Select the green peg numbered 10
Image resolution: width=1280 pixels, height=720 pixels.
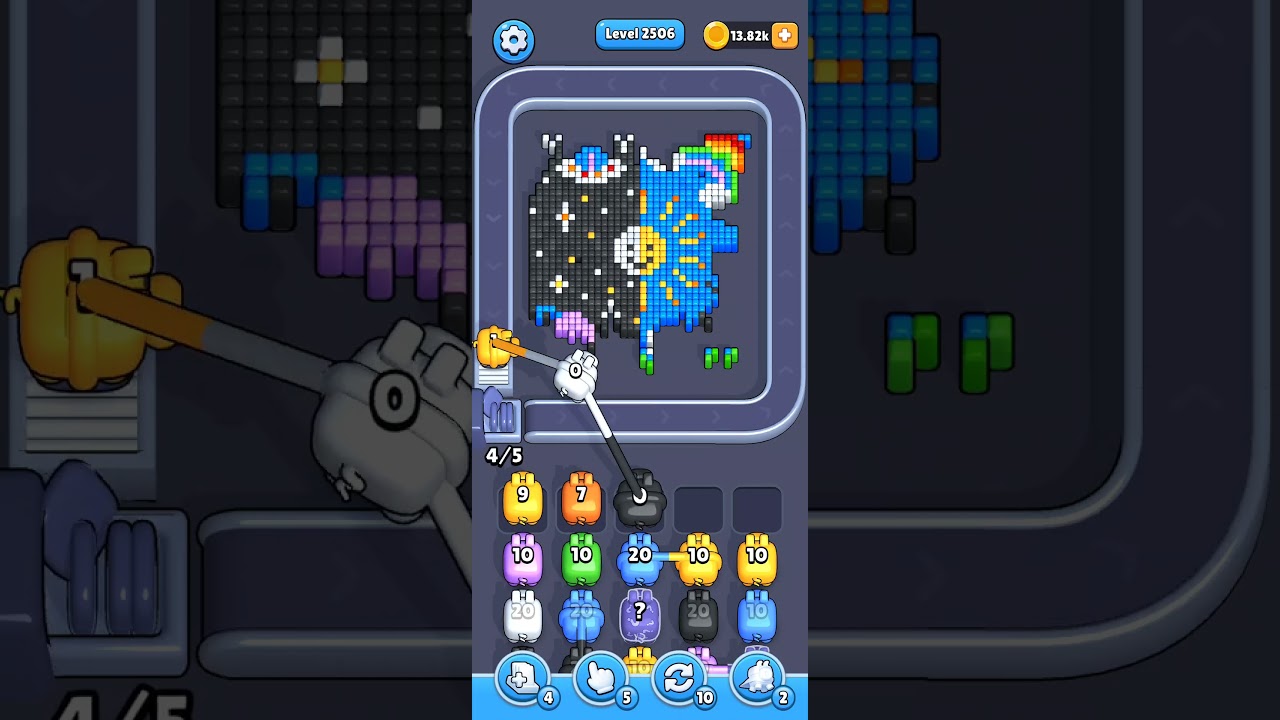(581, 556)
